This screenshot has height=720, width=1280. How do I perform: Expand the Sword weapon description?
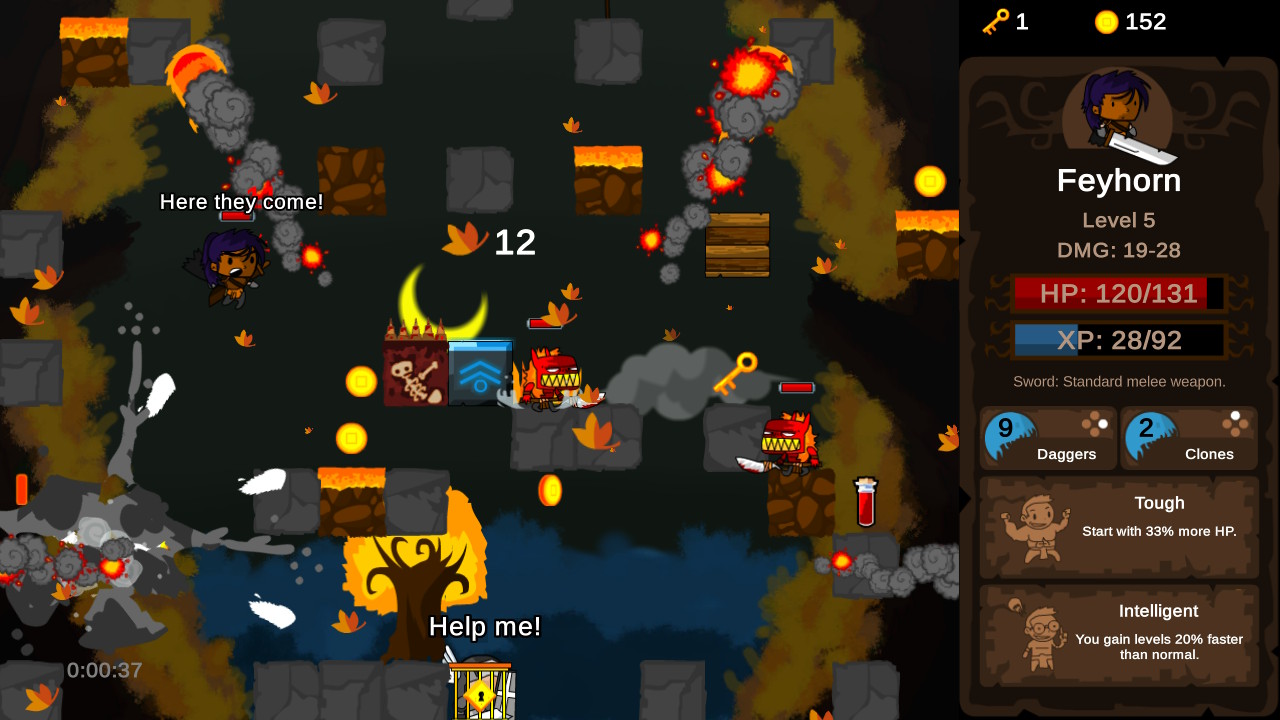tap(1119, 381)
